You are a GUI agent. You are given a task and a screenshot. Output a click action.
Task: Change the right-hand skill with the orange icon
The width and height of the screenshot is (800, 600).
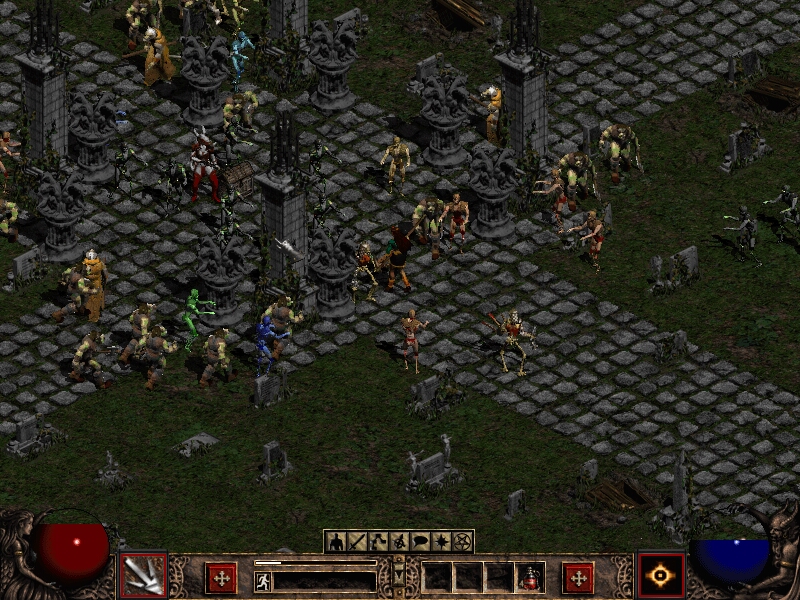click(661, 576)
